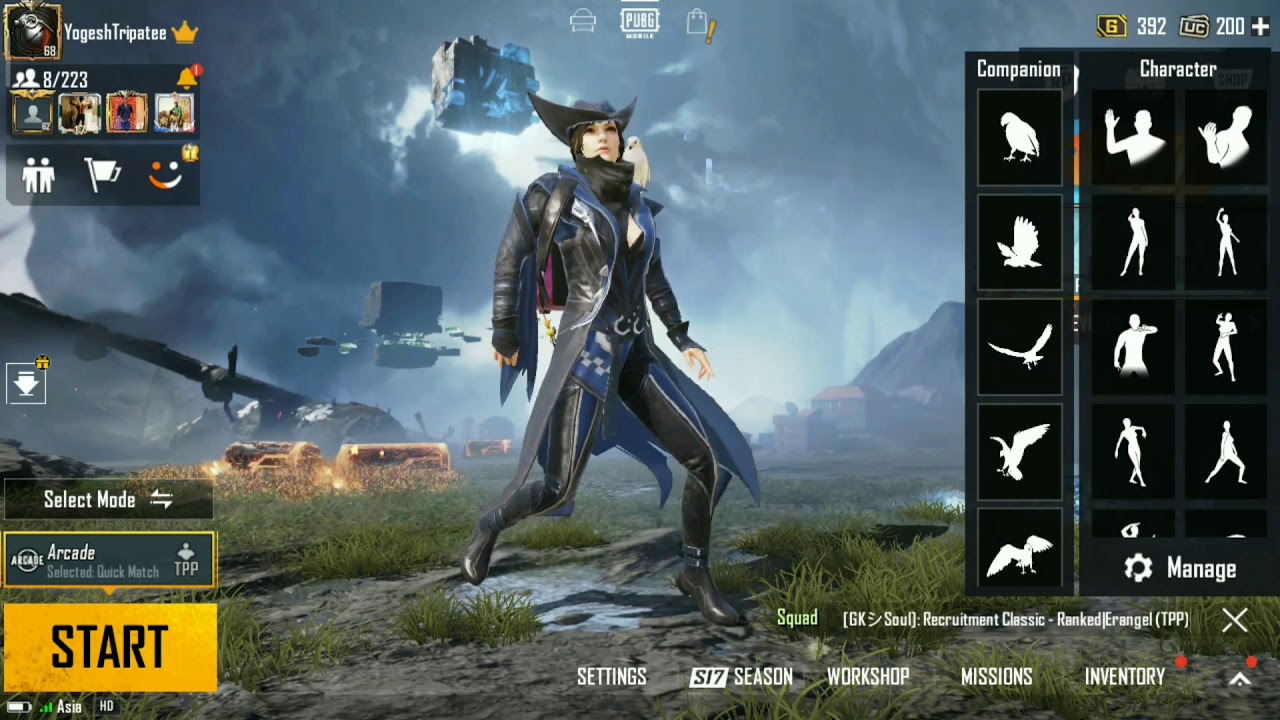This screenshot has width=1280, height=720.
Task: Open the shopping bag icon at top
Action: point(698,24)
